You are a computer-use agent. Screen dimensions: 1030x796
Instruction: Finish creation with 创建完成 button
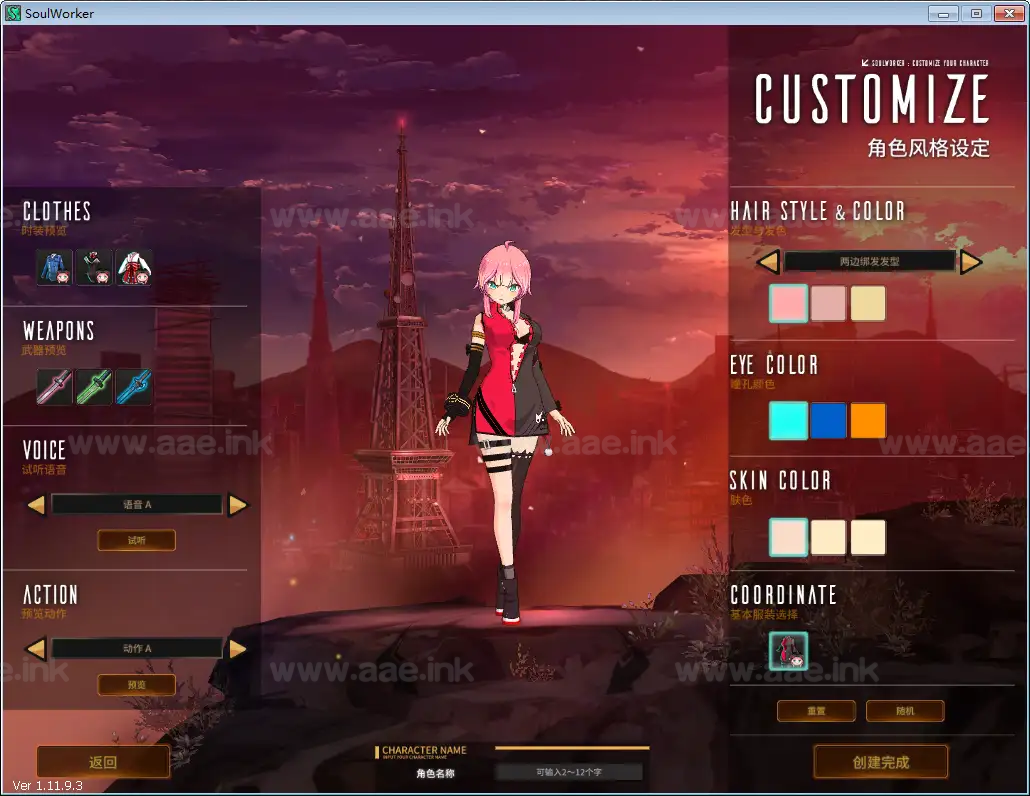click(881, 762)
